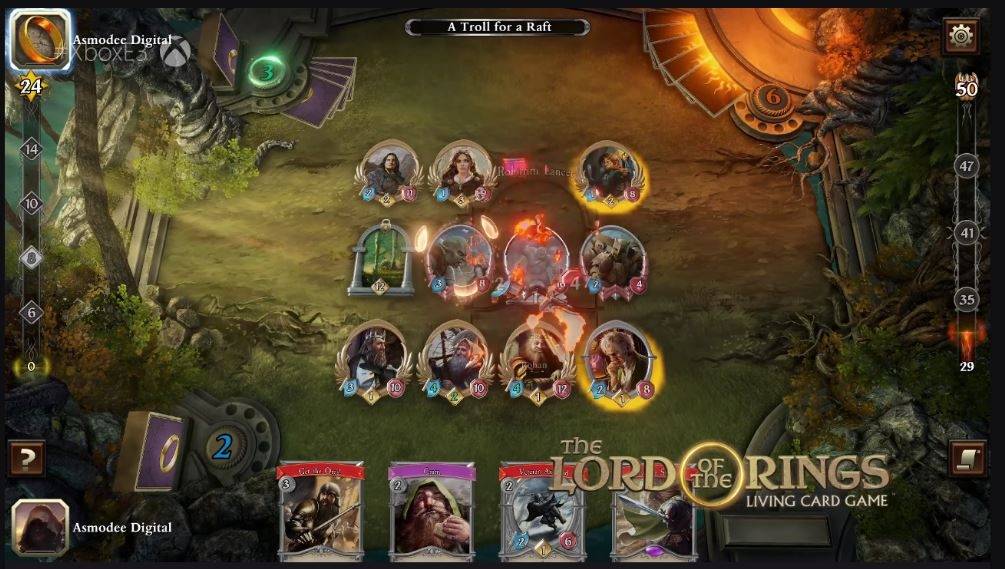Open the scroll log button
Image resolution: width=1005 pixels, height=569 pixels.
pos(965,459)
